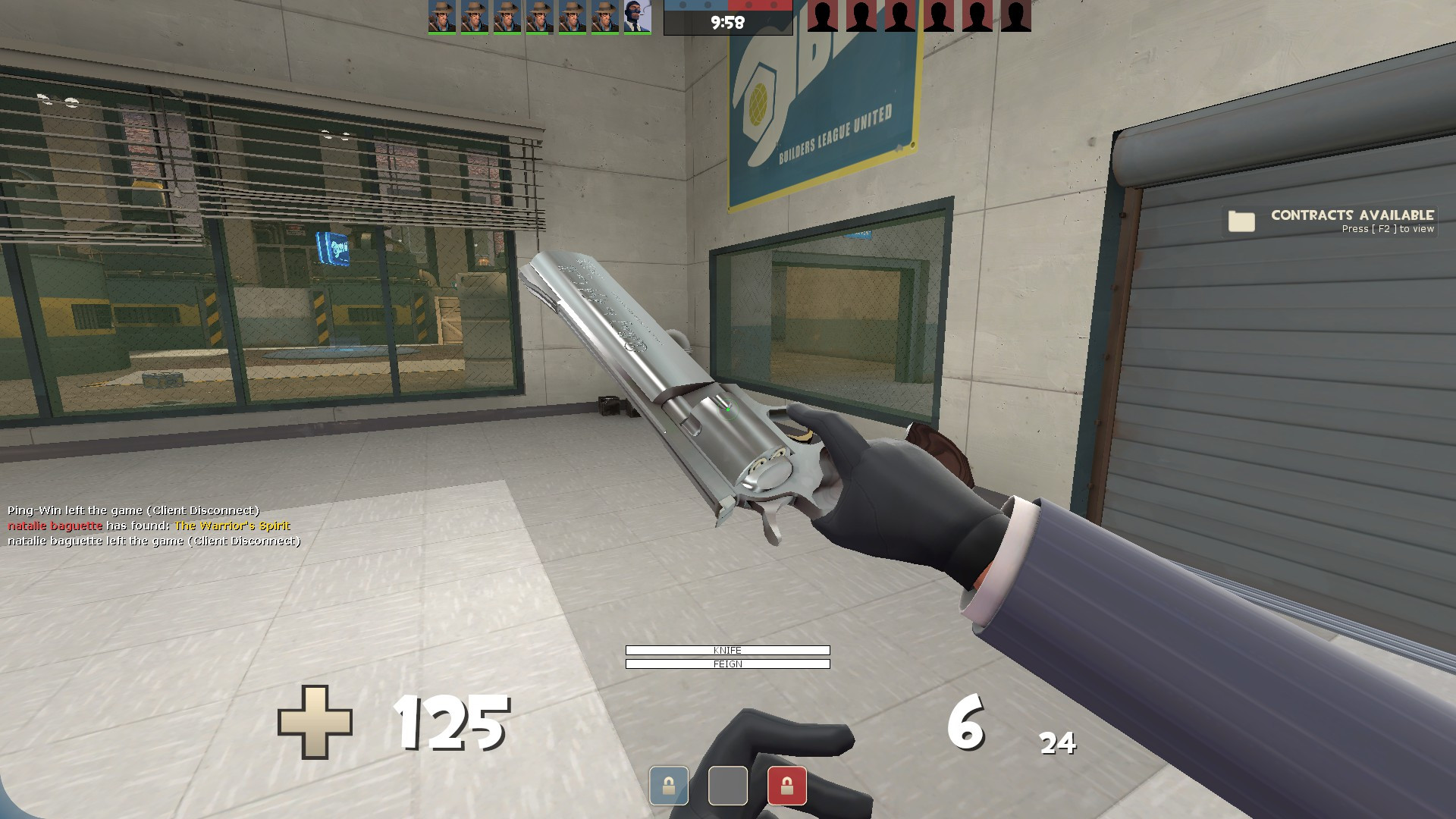Click 'The Warrior's Spirit' chat text
Image resolution: width=1456 pixels, height=819 pixels.
[231, 525]
